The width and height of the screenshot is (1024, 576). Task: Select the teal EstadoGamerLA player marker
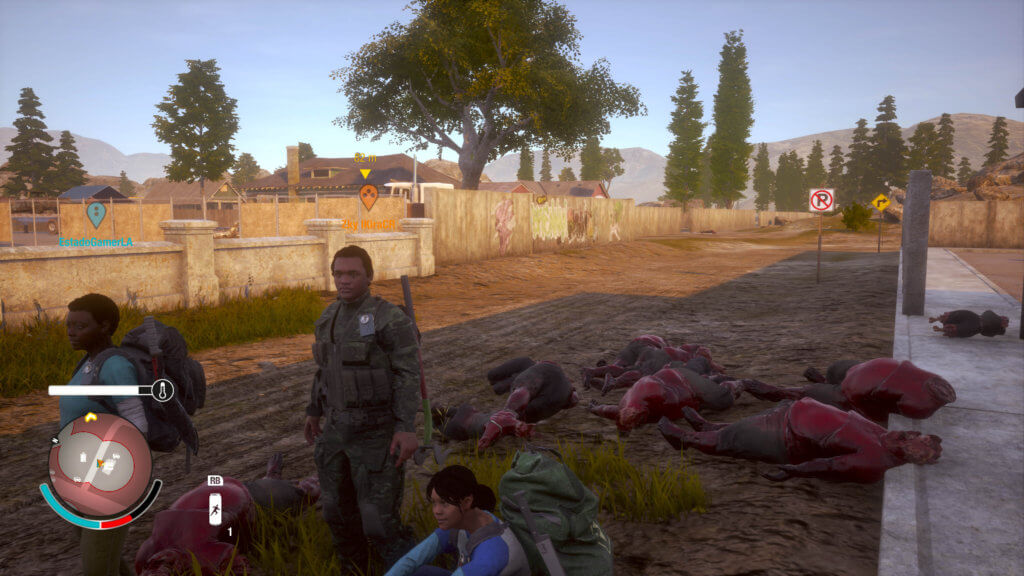coord(96,214)
